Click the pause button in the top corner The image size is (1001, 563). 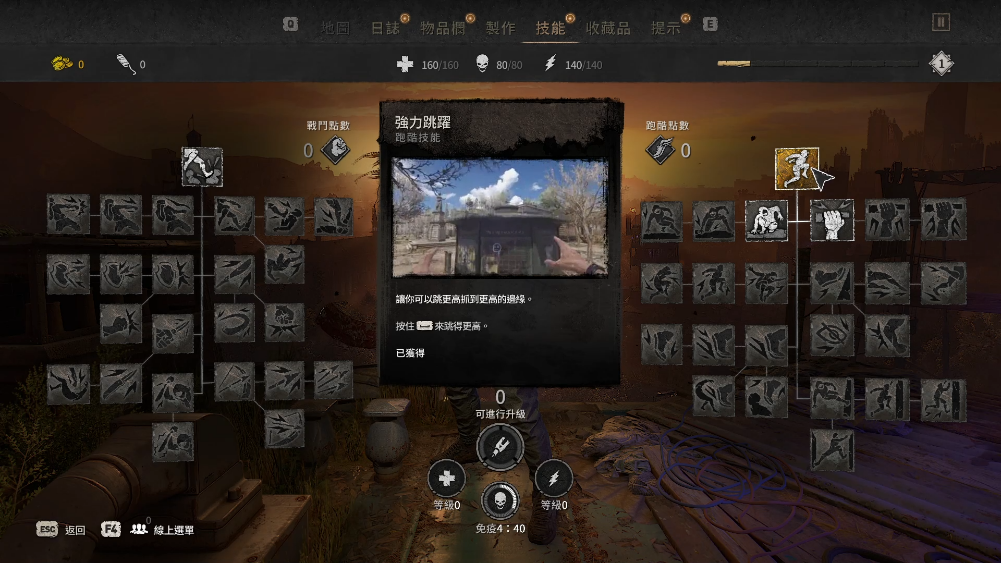coord(941,22)
